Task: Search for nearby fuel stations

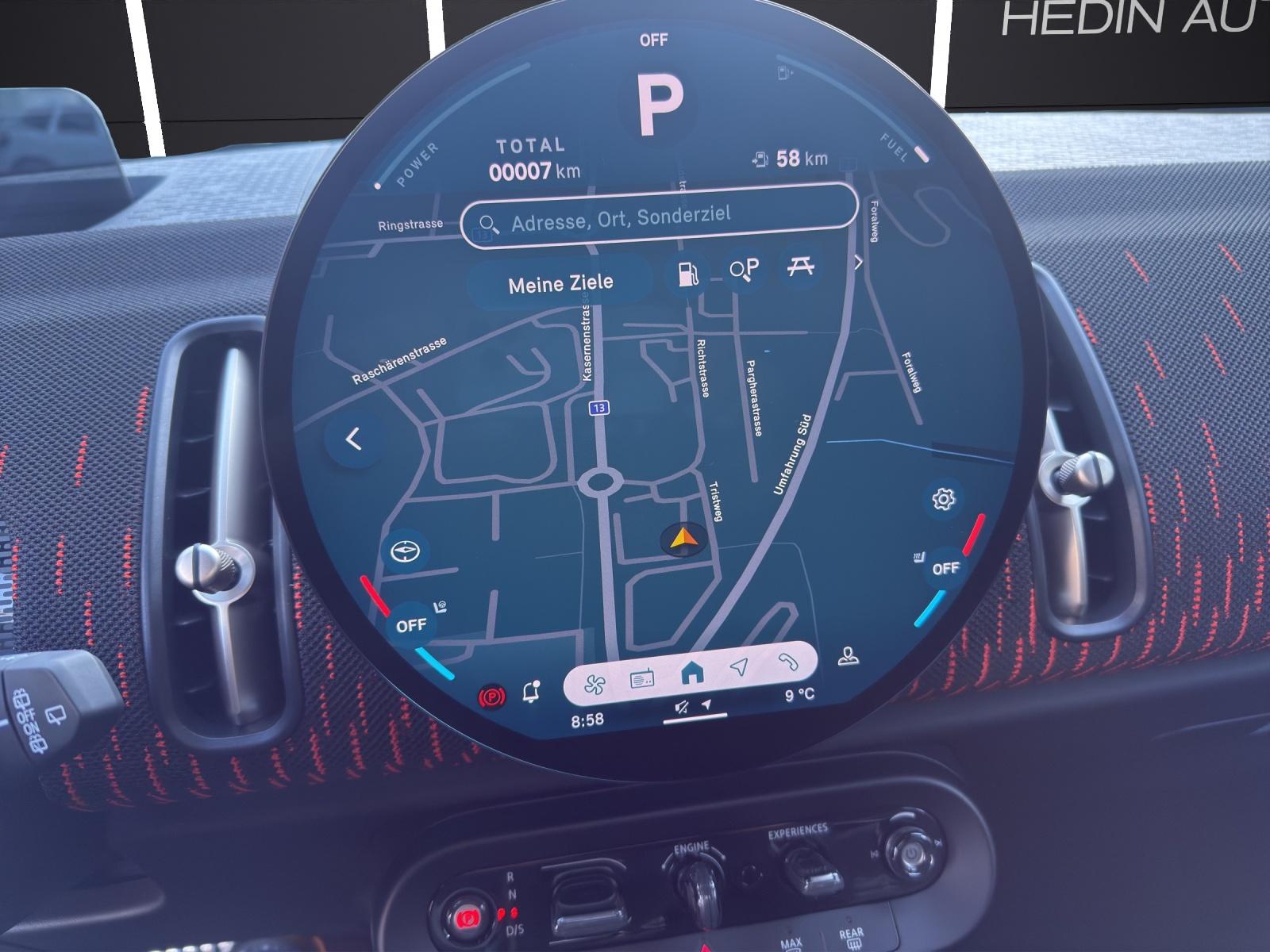Action: [x=688, y=274]
